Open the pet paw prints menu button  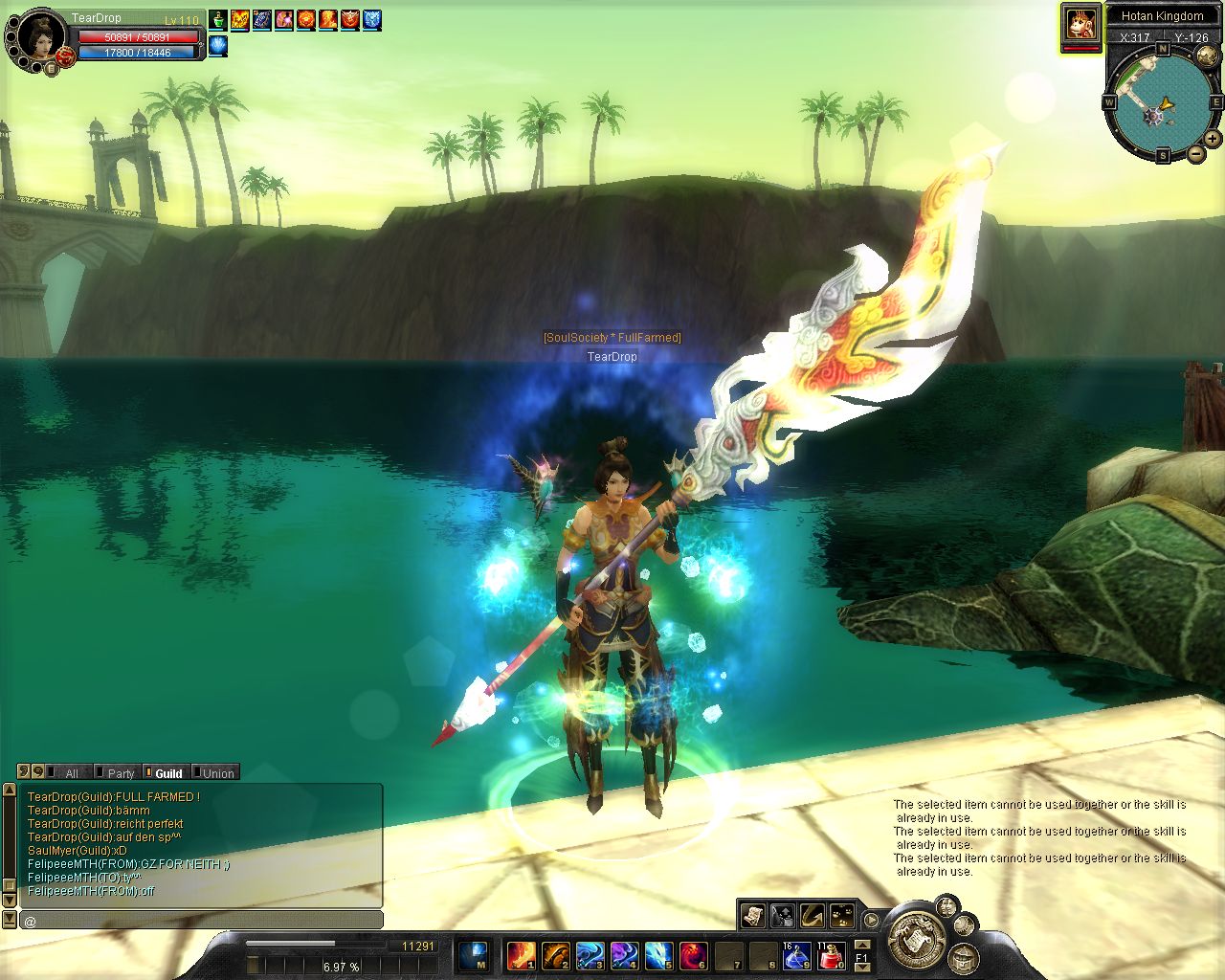[x=842, y=915]
